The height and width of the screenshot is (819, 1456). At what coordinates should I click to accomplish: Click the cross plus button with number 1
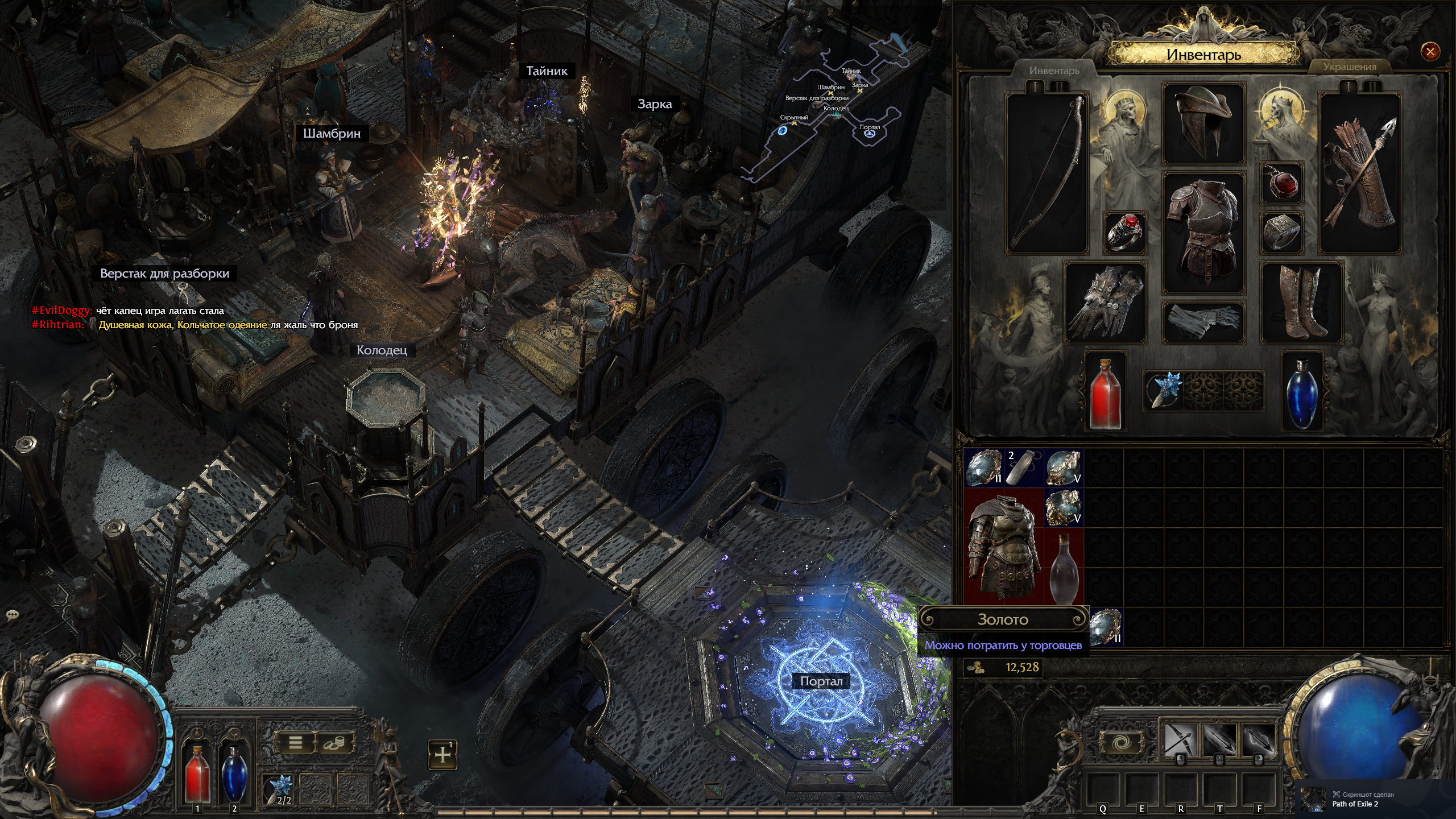(442, 754)
